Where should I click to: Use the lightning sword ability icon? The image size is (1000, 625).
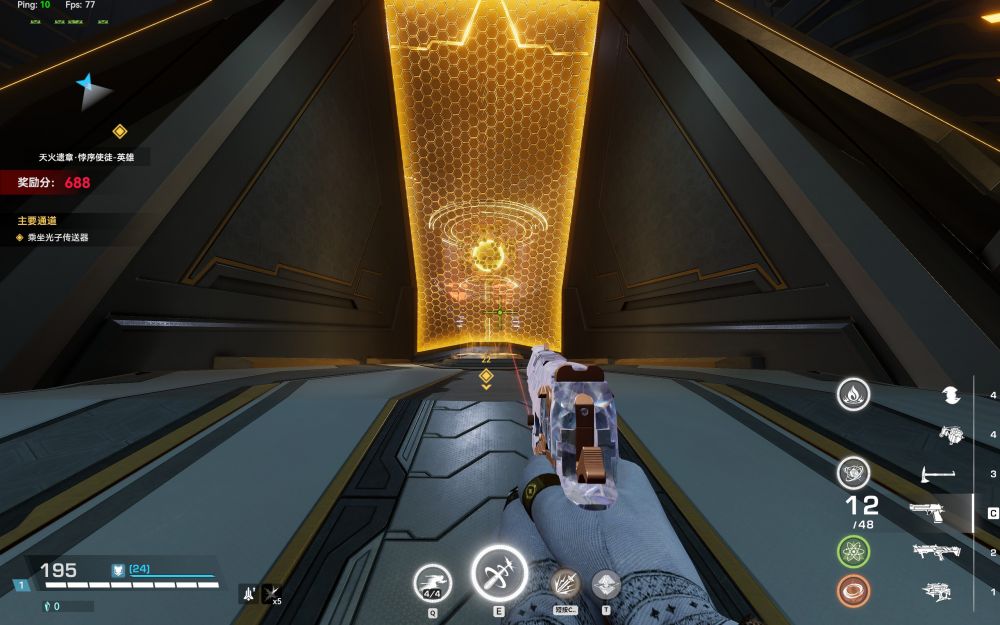tap(566, 584)
